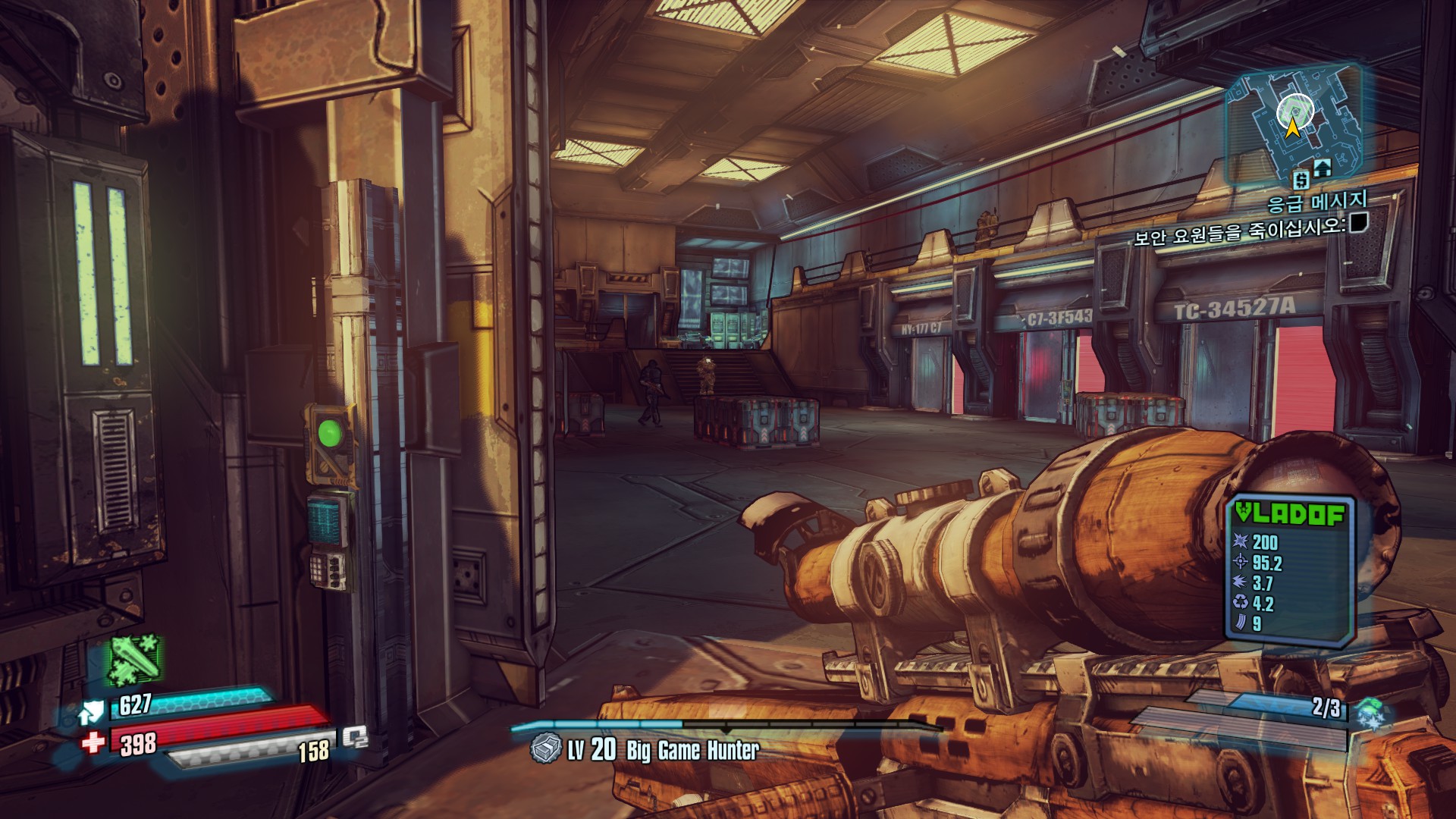
Task: Tick the 보안 요원들을 죽이십시오 objective checkbox
Action: tap(1358, 222)
